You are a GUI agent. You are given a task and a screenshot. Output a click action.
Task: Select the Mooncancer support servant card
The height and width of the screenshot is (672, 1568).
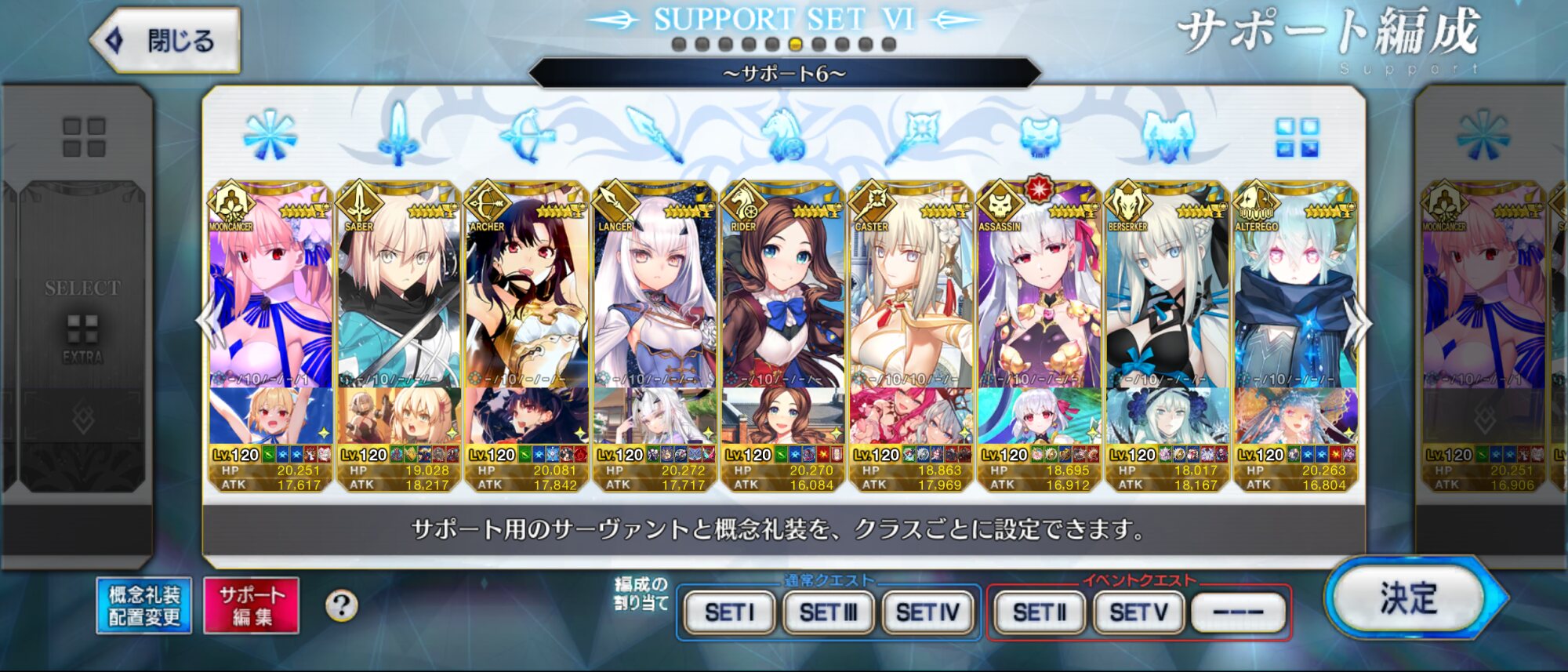[270, 314]
